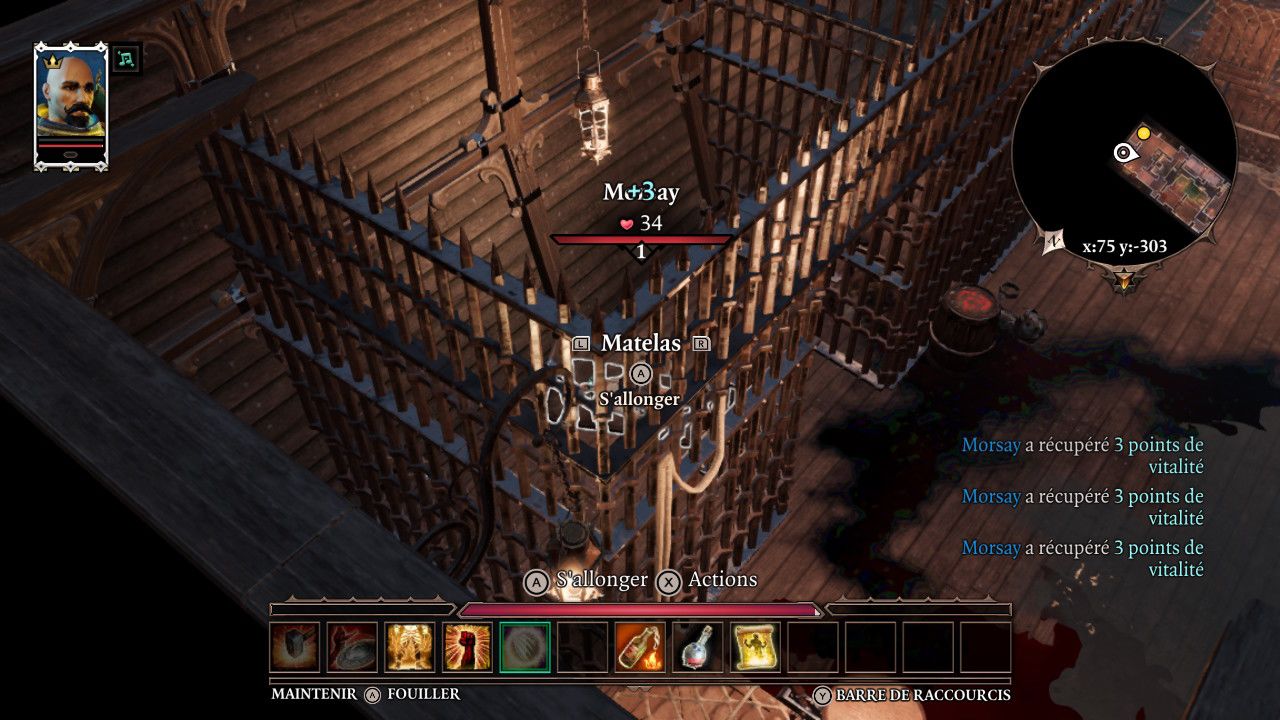This screenshot has width=1280, height=720.
Task: Open the Barre de raccourcis
Action: point(922,695)
